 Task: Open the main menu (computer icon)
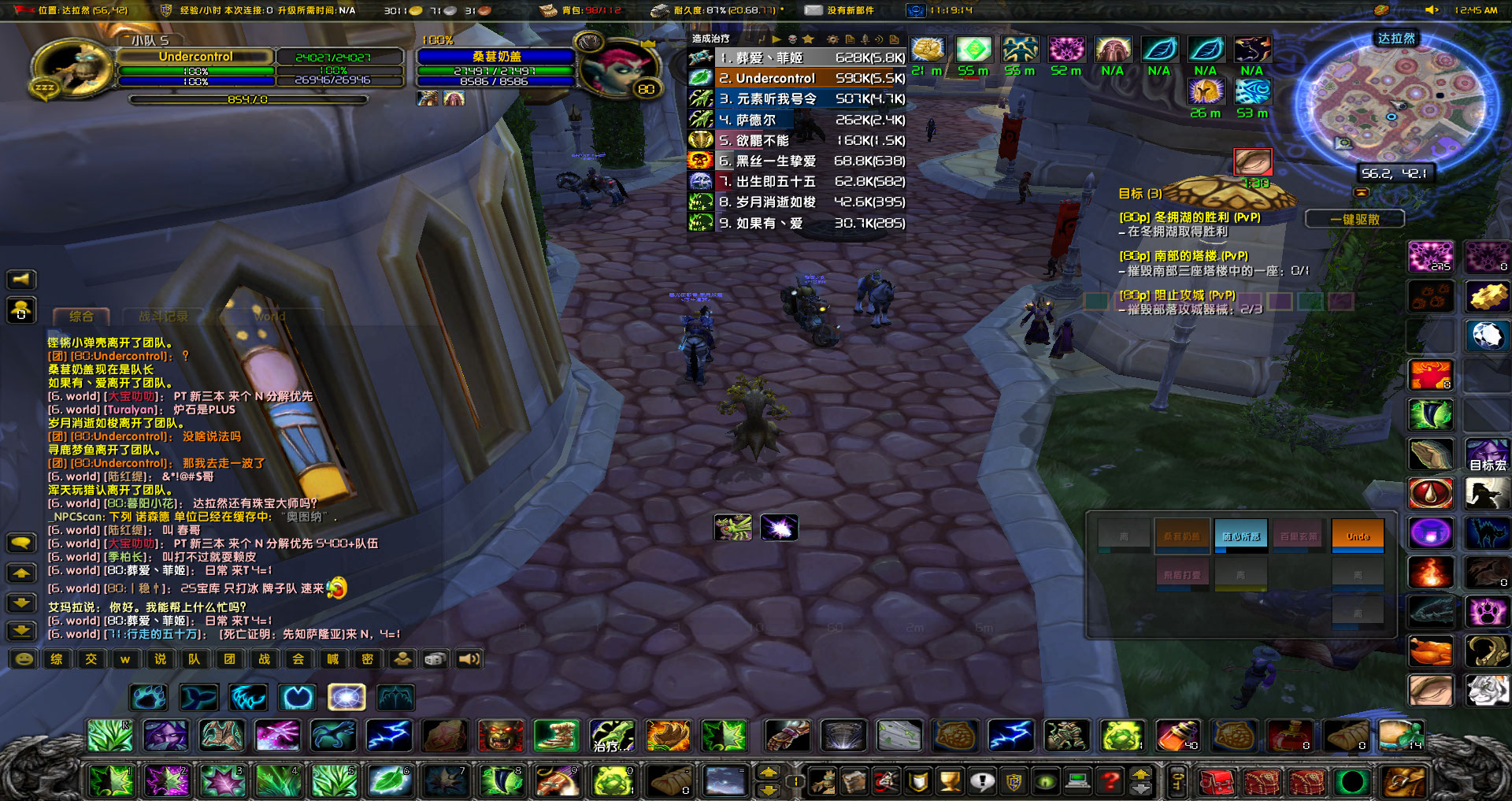pyautogui.click(x=1077, y=781)
